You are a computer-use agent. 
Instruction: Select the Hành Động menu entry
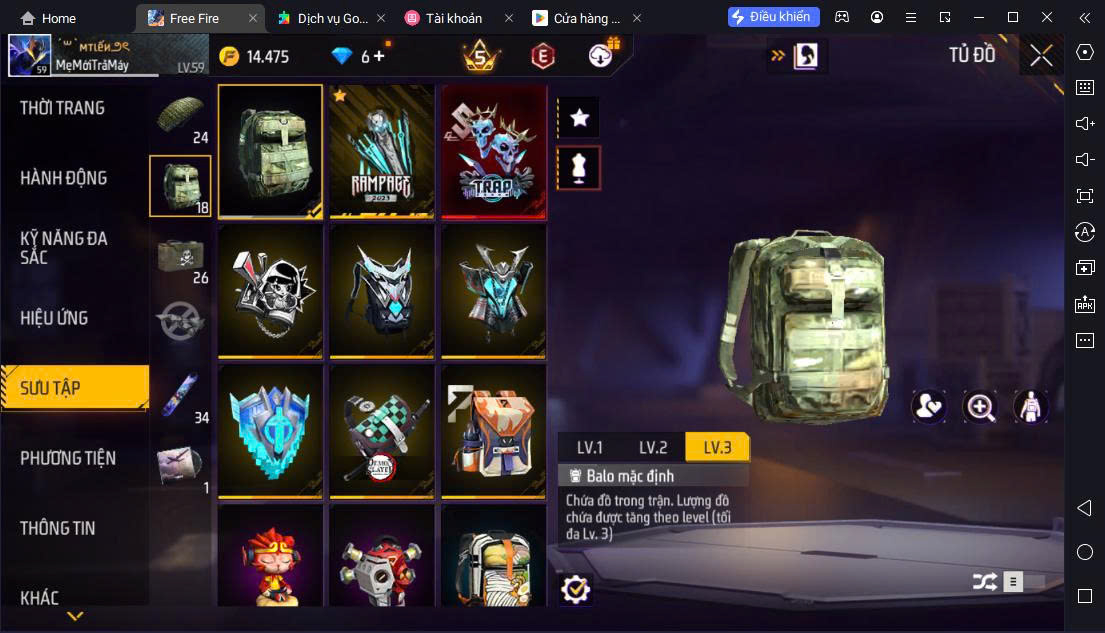pyautogui.click(x=63, y=178)
